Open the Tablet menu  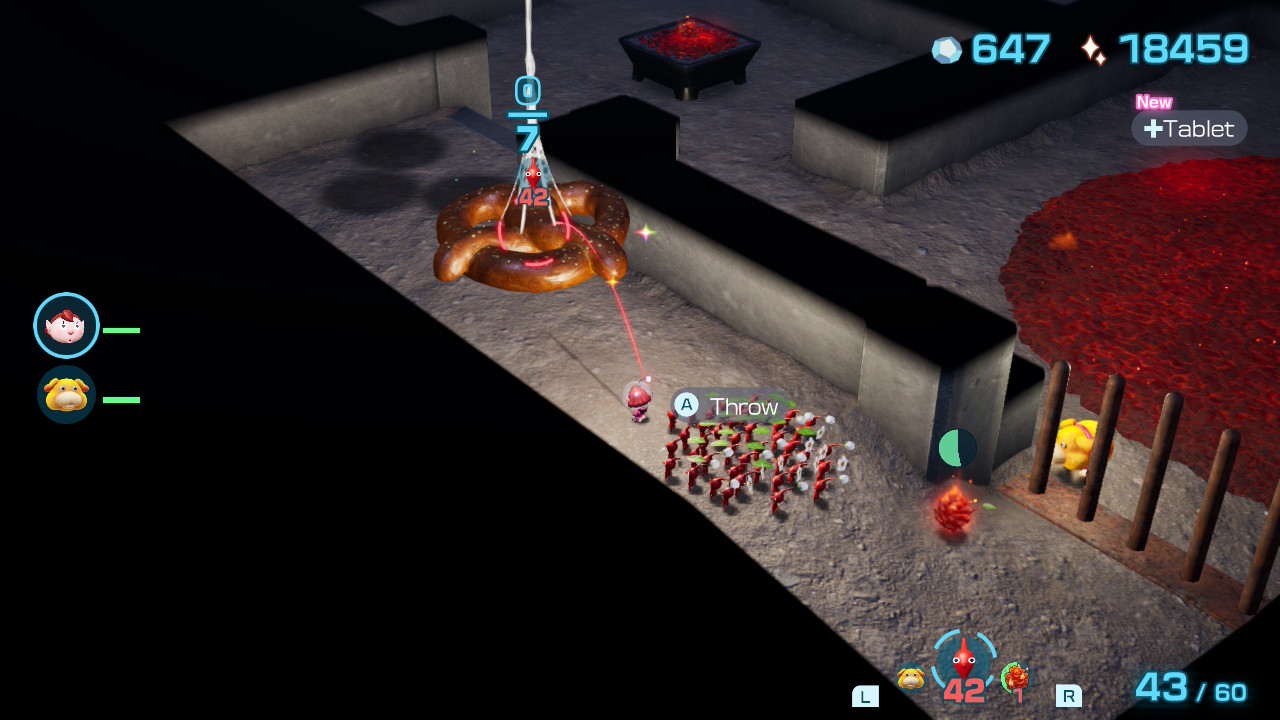[x=1189, y=128]
